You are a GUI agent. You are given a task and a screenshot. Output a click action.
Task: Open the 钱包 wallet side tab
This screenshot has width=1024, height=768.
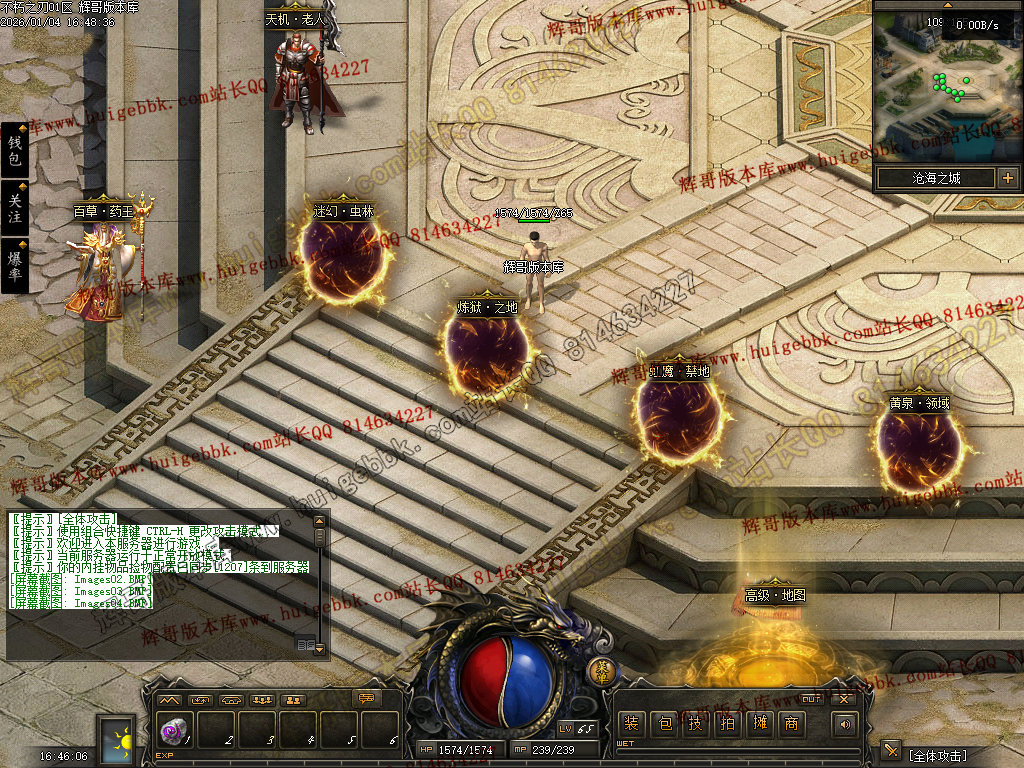click(x=14, y=151)
